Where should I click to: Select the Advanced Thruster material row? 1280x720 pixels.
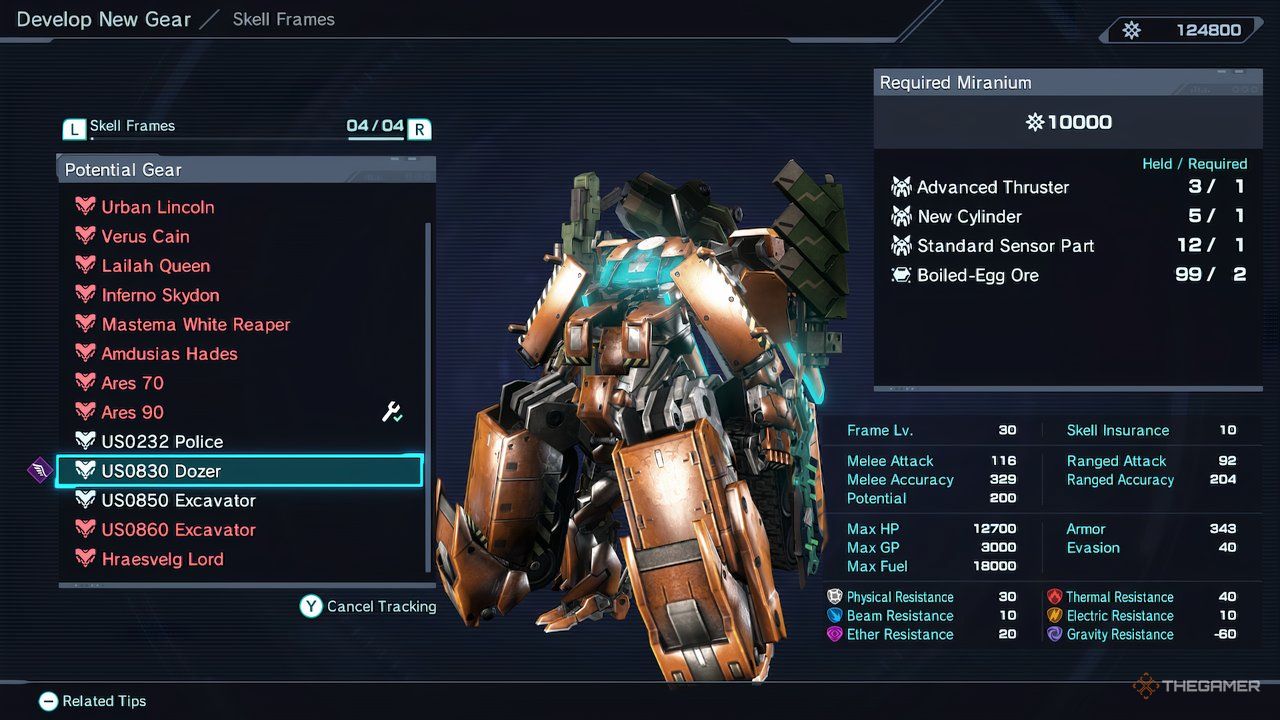point(1068,187)
